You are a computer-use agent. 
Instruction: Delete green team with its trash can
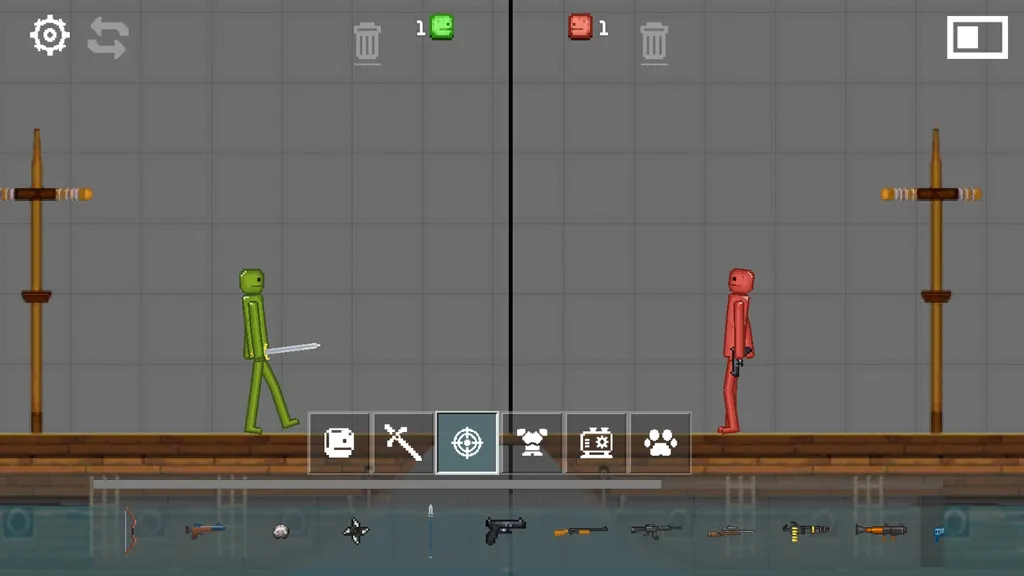(367, 42)
